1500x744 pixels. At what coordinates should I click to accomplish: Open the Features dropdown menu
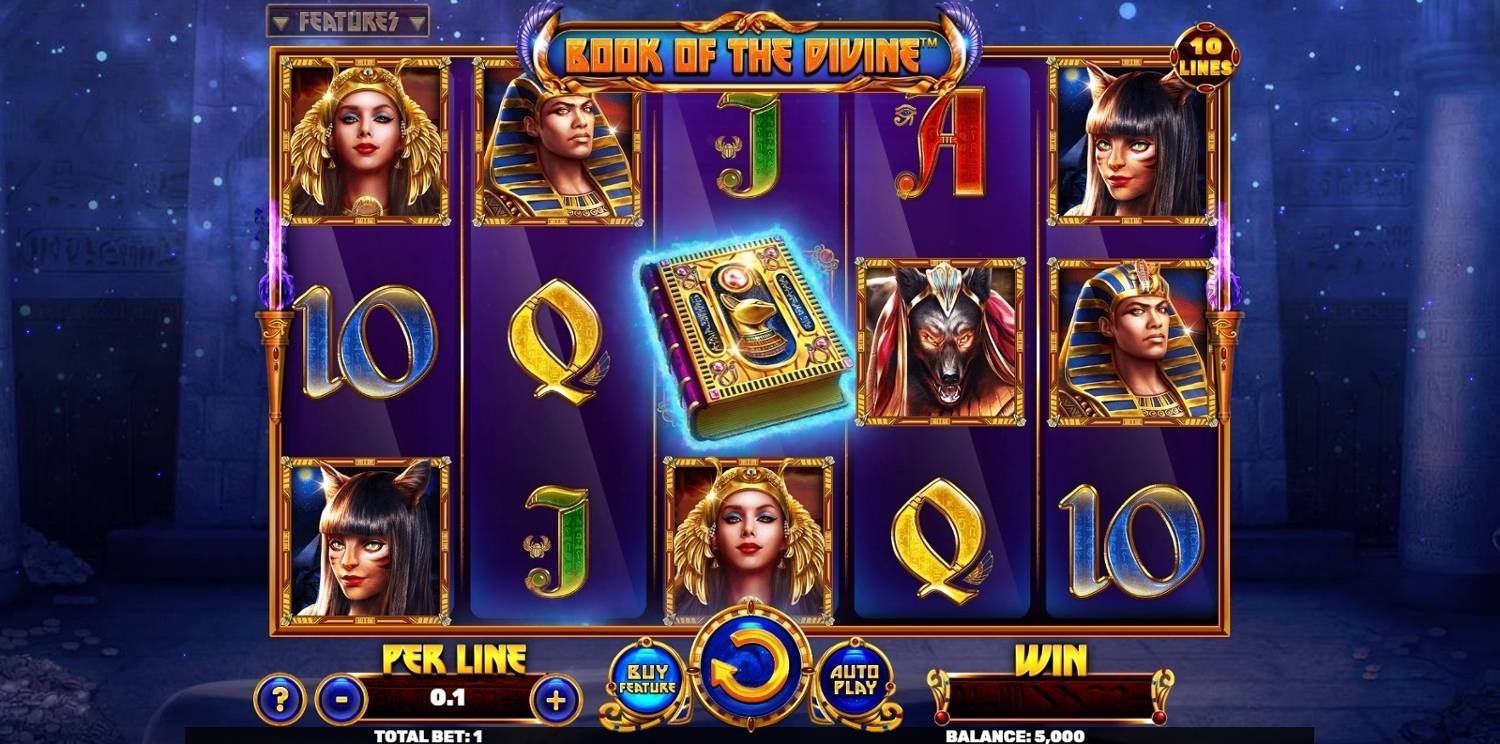point(348,21)
